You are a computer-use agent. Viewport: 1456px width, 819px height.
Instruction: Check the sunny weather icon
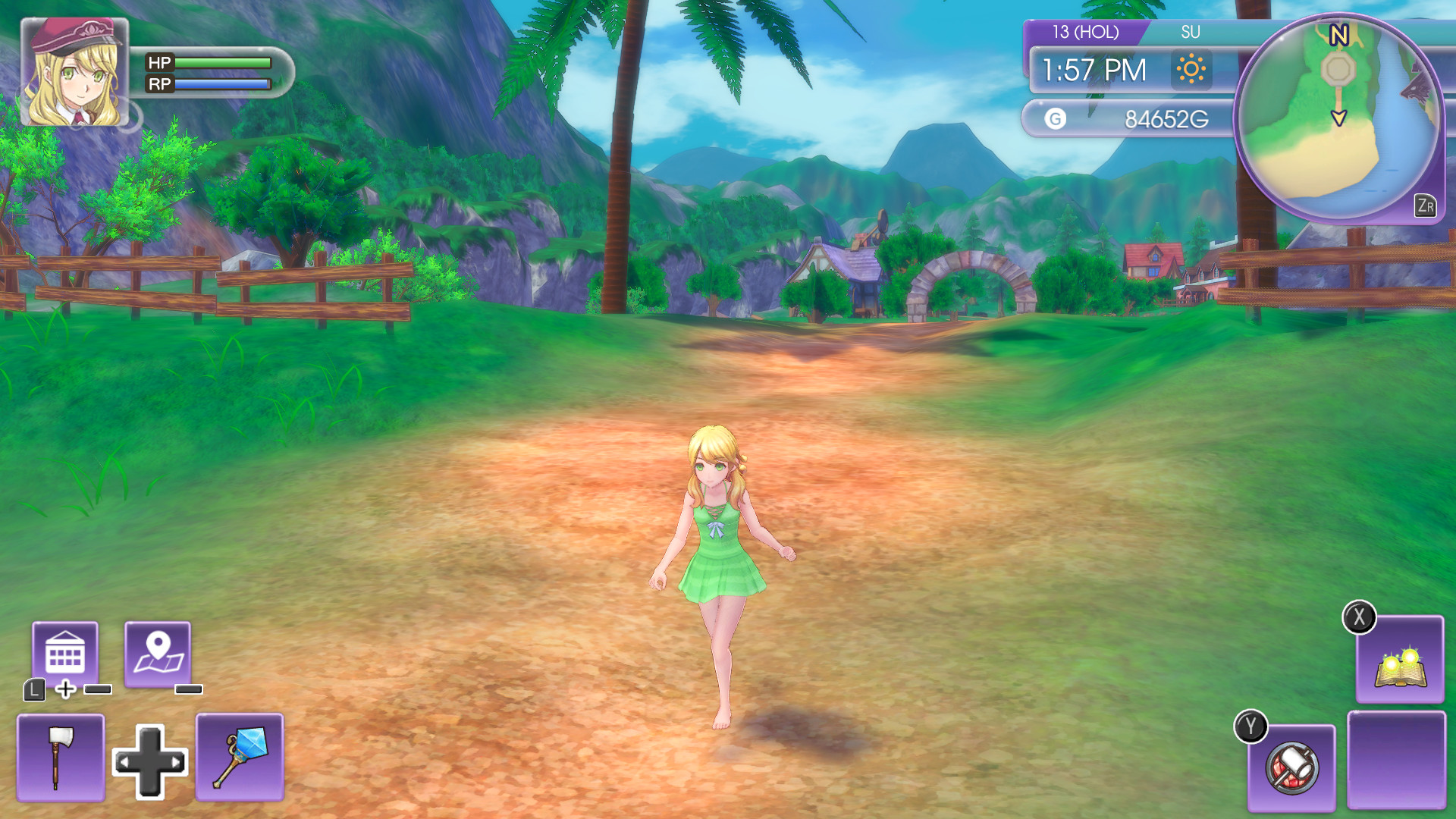tap(1191, 71)
